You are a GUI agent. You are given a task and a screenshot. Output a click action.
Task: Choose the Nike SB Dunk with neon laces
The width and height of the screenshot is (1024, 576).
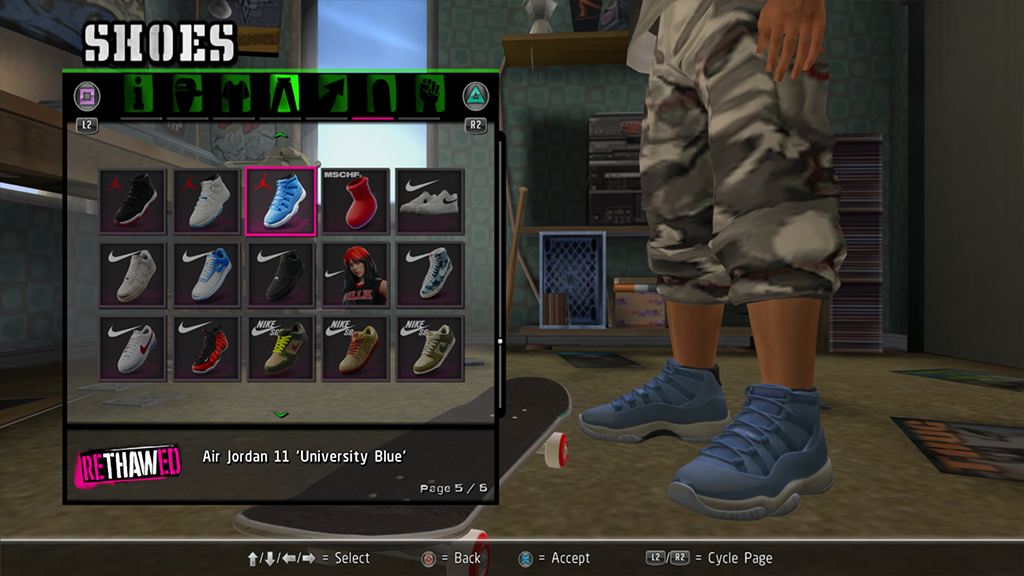tap(280, 349)
